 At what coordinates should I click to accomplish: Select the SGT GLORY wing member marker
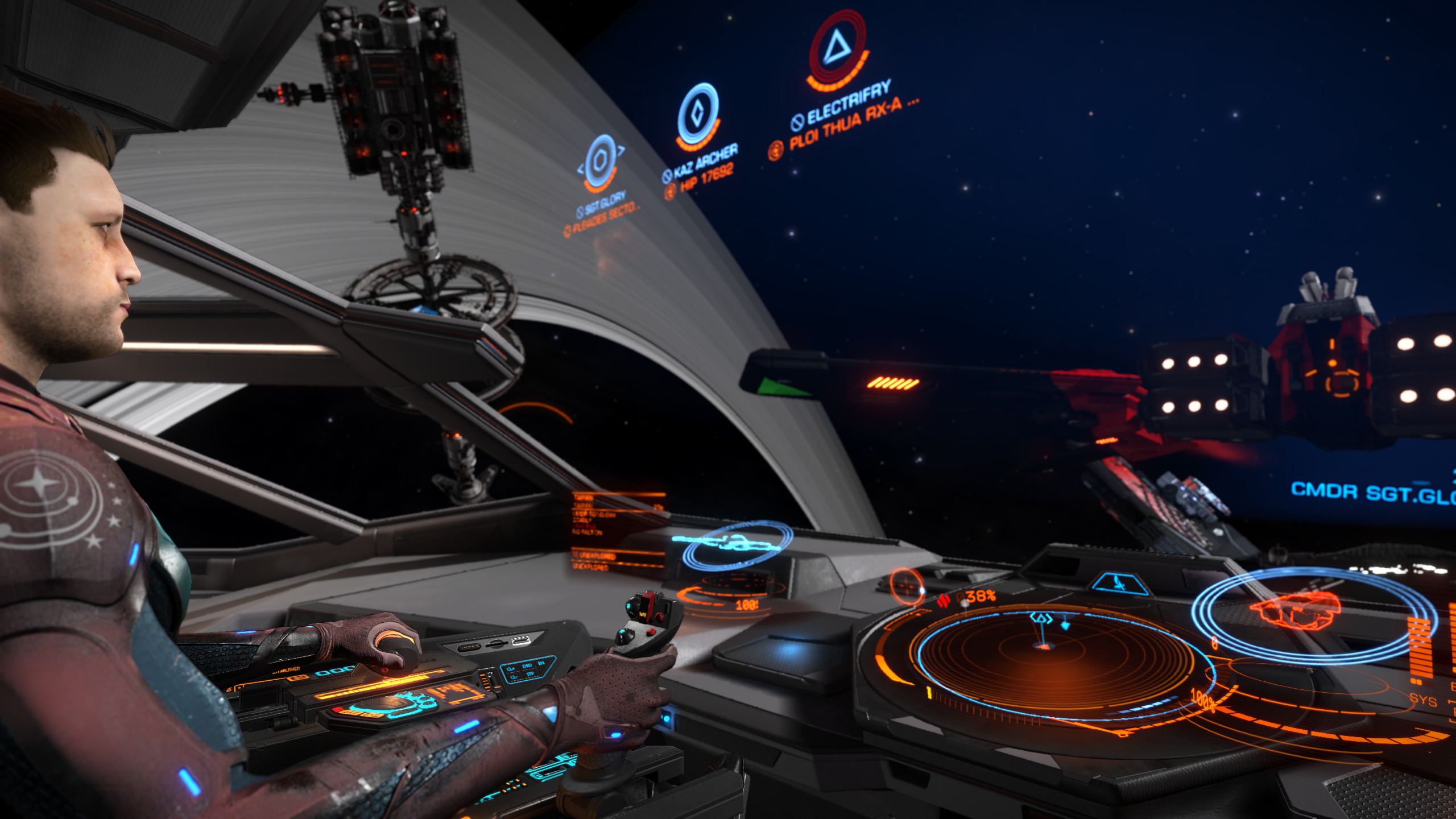599,162
